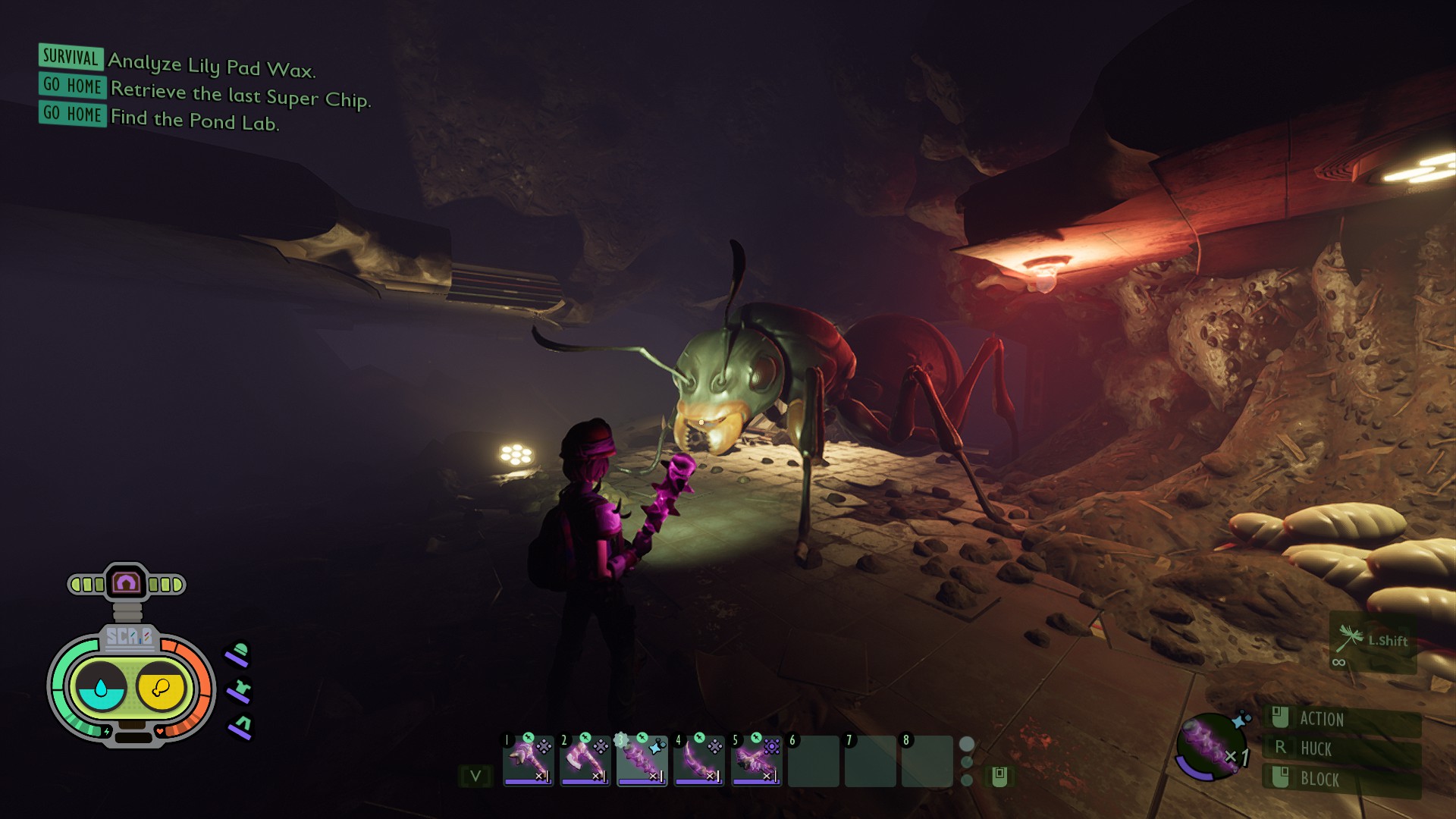The height and width of the screenshot is (819, 1456).
Task: Select the Find the Pond Lab quest
Action: tap(194, 120)
